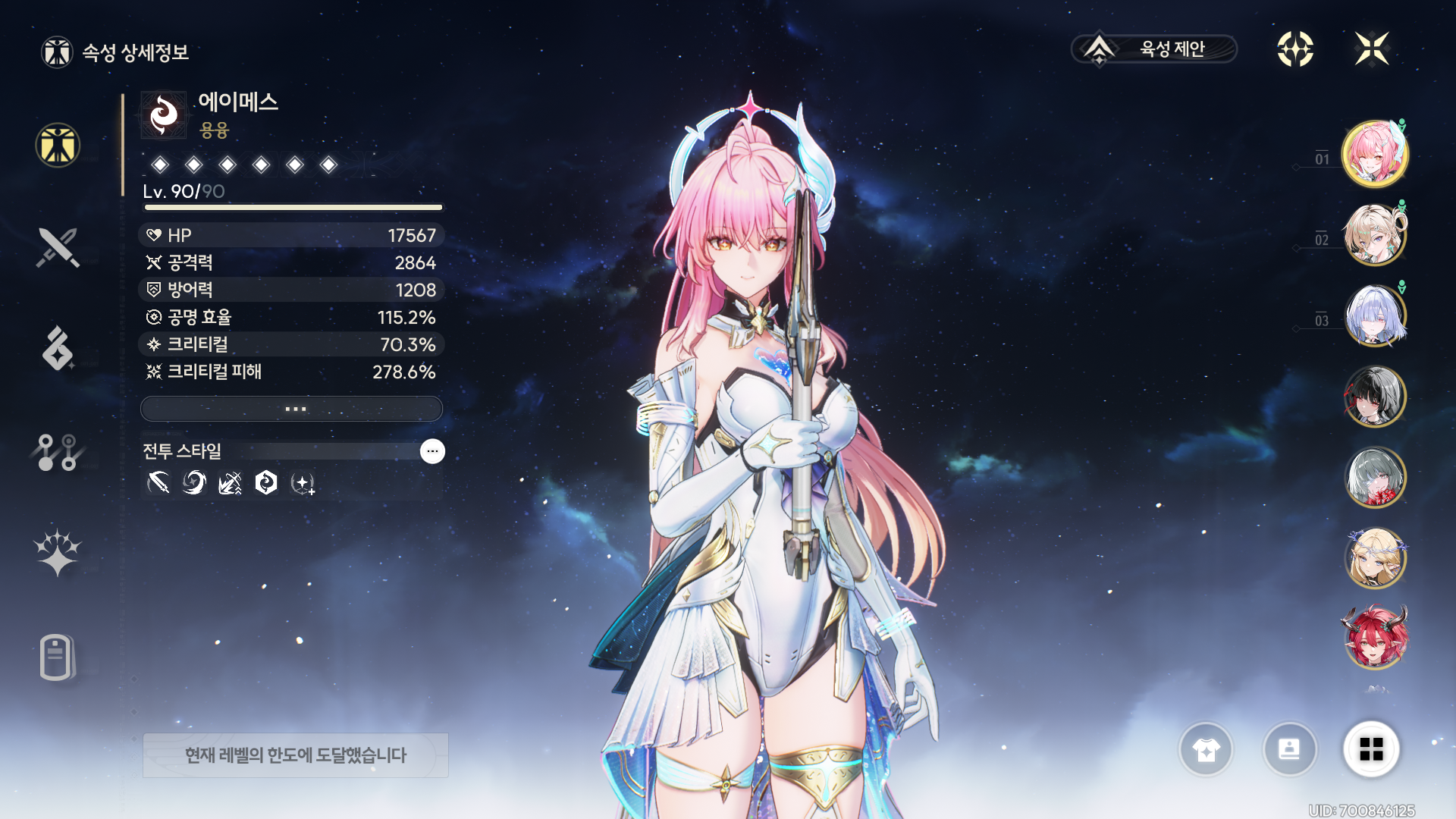Viewport: 1456px width, 819px height.
Task: Choose the red-haired horned character portrait
Action: [x=1375, y=638]
